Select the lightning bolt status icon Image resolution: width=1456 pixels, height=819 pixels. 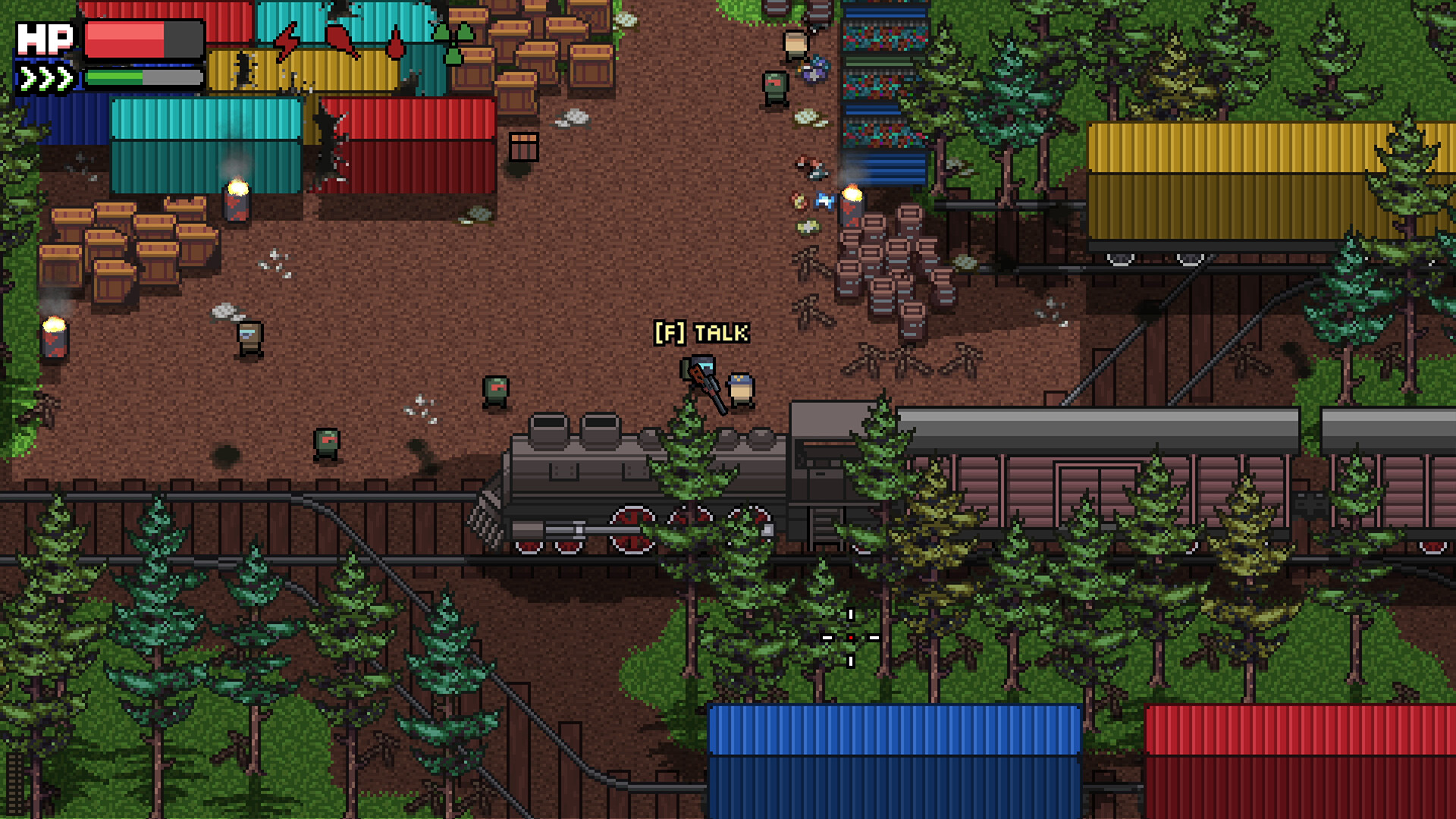click(x=287, y=39)
